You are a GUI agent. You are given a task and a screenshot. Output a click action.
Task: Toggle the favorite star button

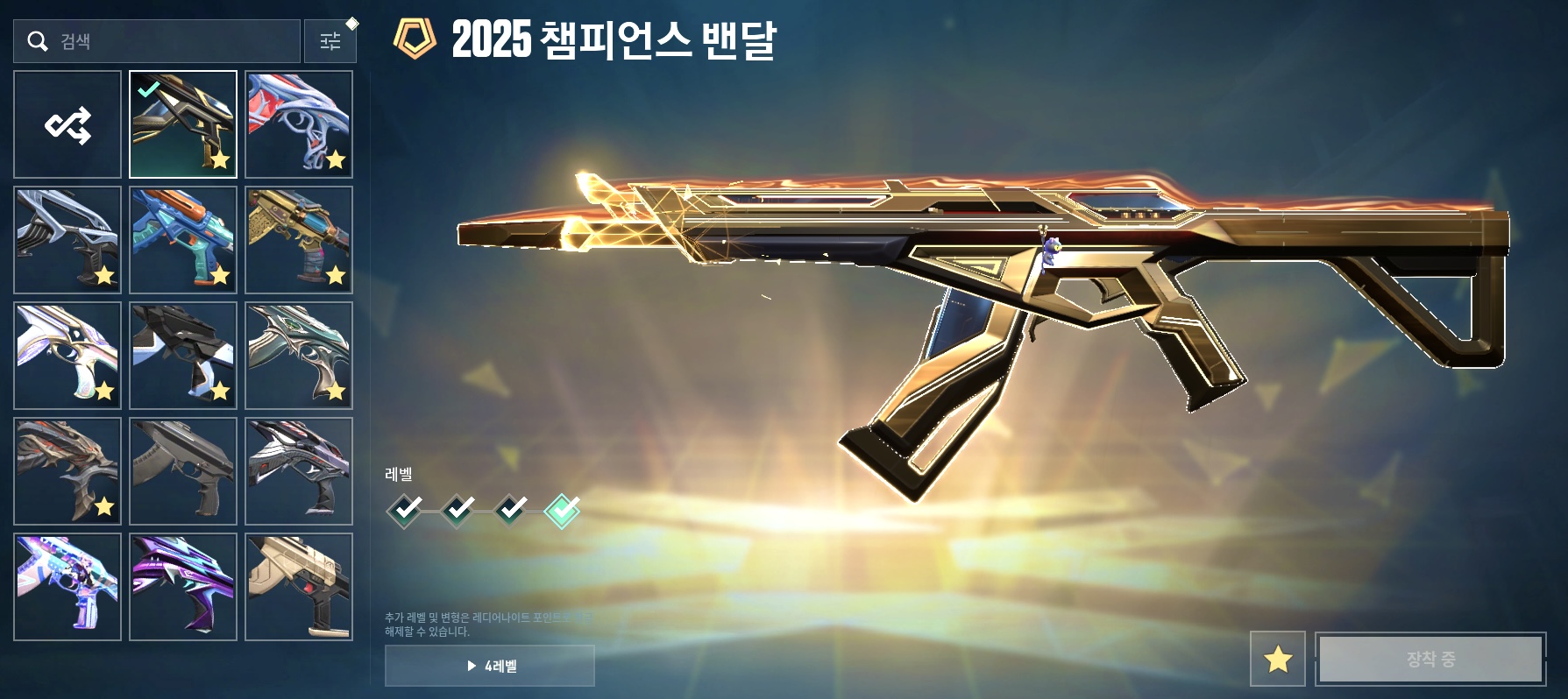coord(1277,659)
